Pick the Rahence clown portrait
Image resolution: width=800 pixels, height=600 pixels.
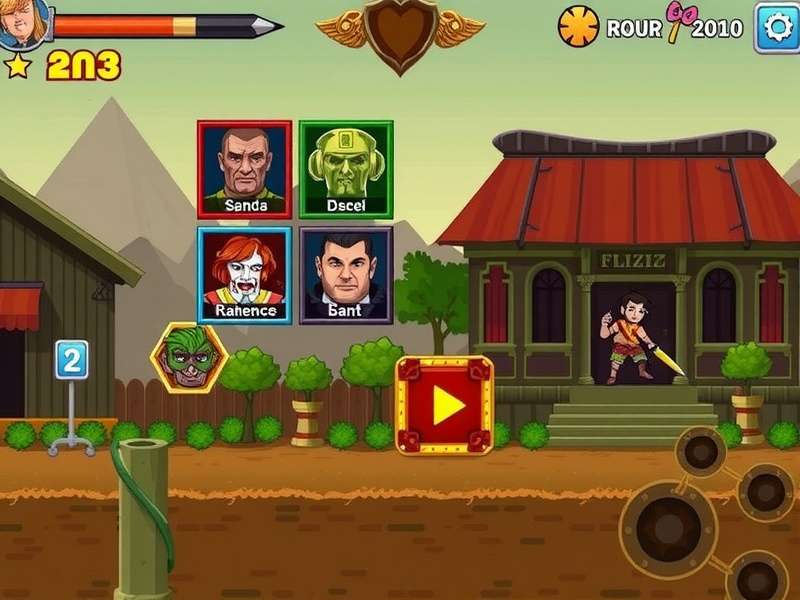pyautogui.click(x=244, y=275)
